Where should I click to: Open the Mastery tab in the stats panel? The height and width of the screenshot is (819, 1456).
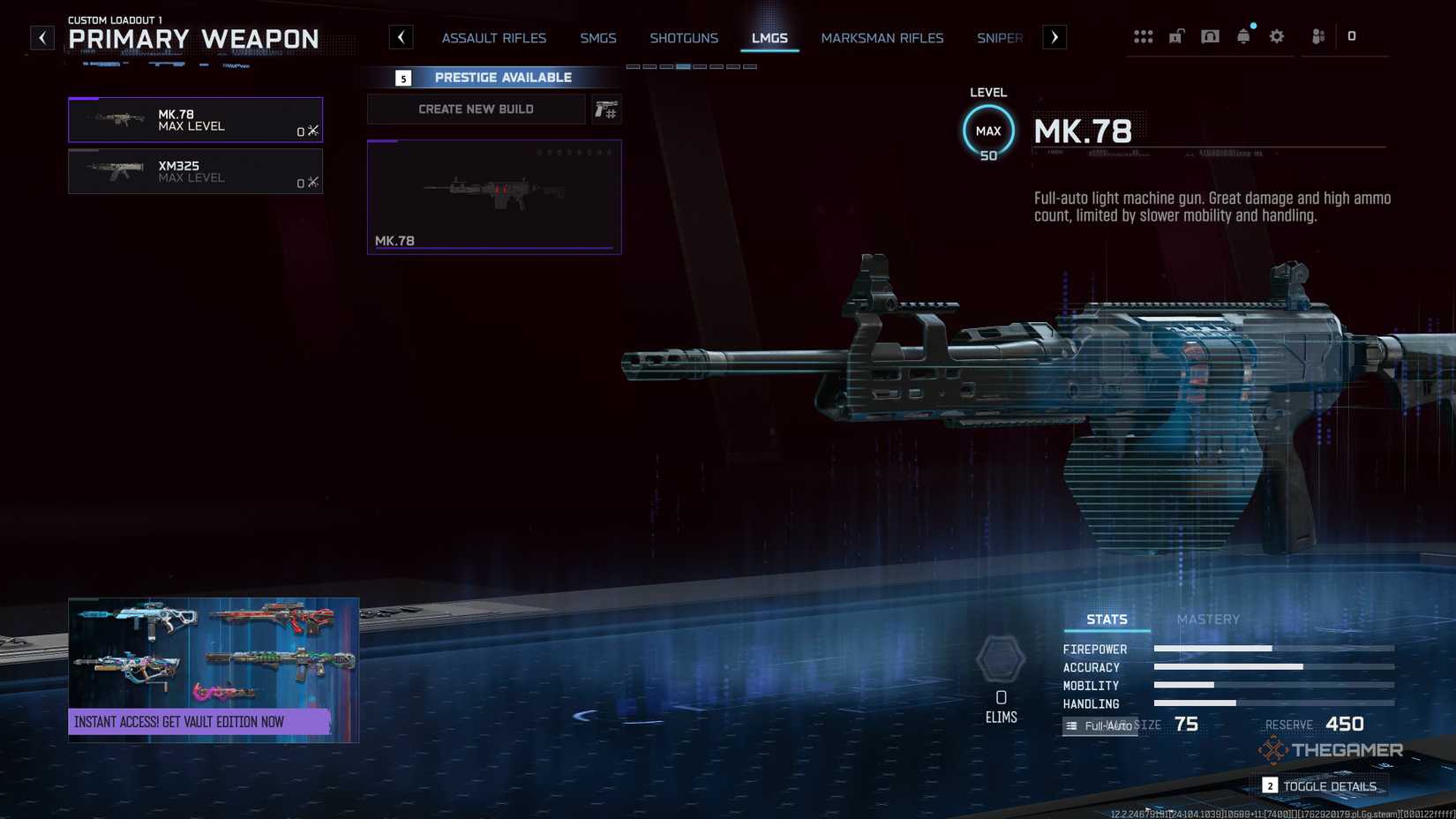(1208, 620)
